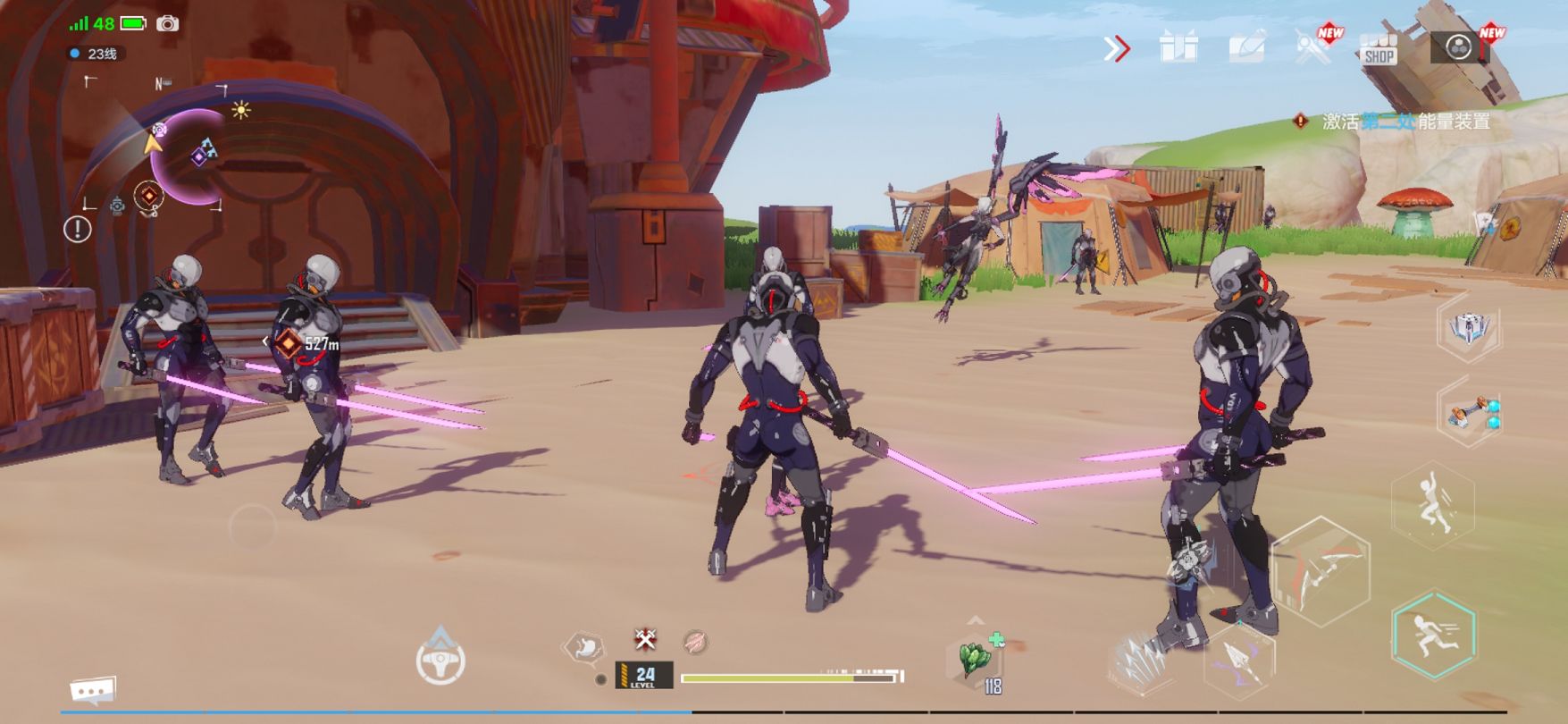Tap the exclamation mark alert icon
The image size is (1568, 724).
coord(78,230)
